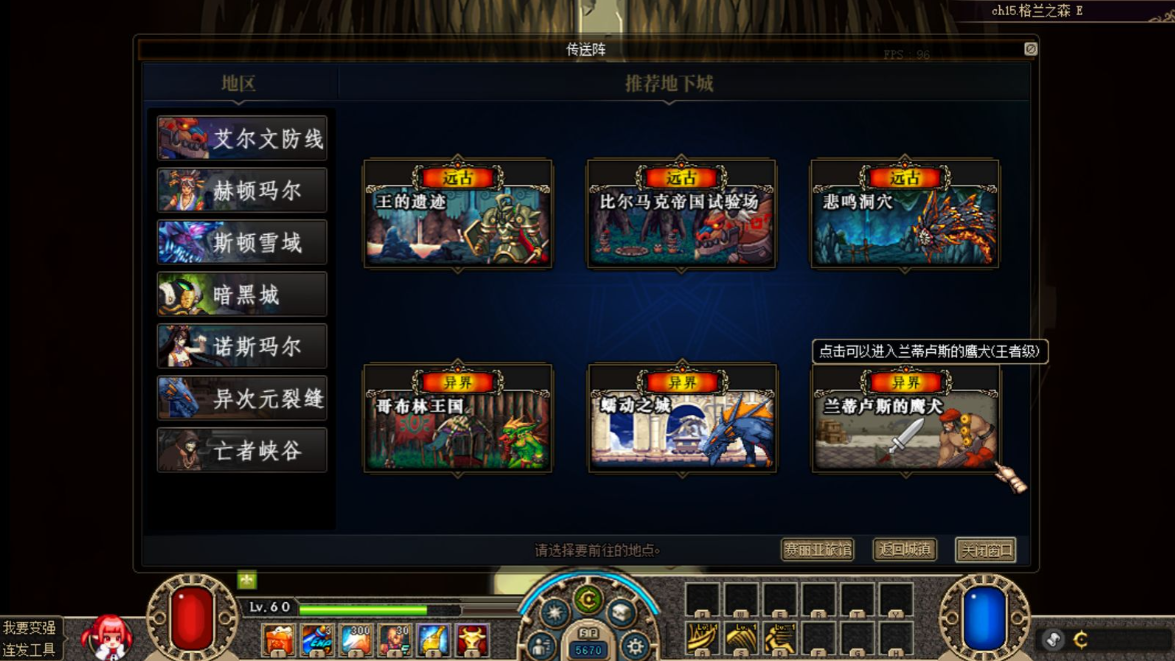Open the gear settings icon in the HUD
Screen dimensions: 1175x661
635,646
